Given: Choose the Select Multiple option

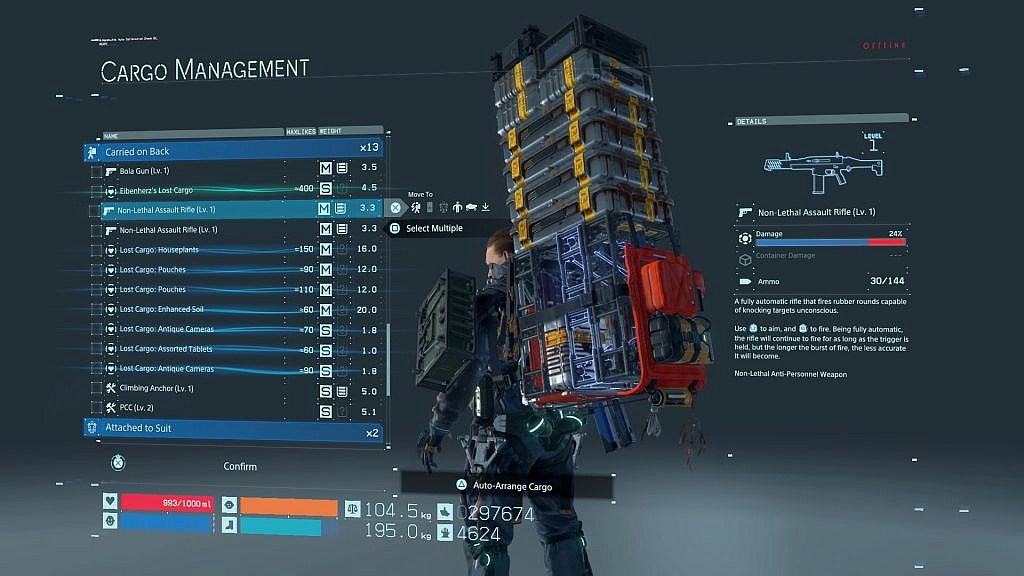Looking at the screenshot, I should click(433, 229).
